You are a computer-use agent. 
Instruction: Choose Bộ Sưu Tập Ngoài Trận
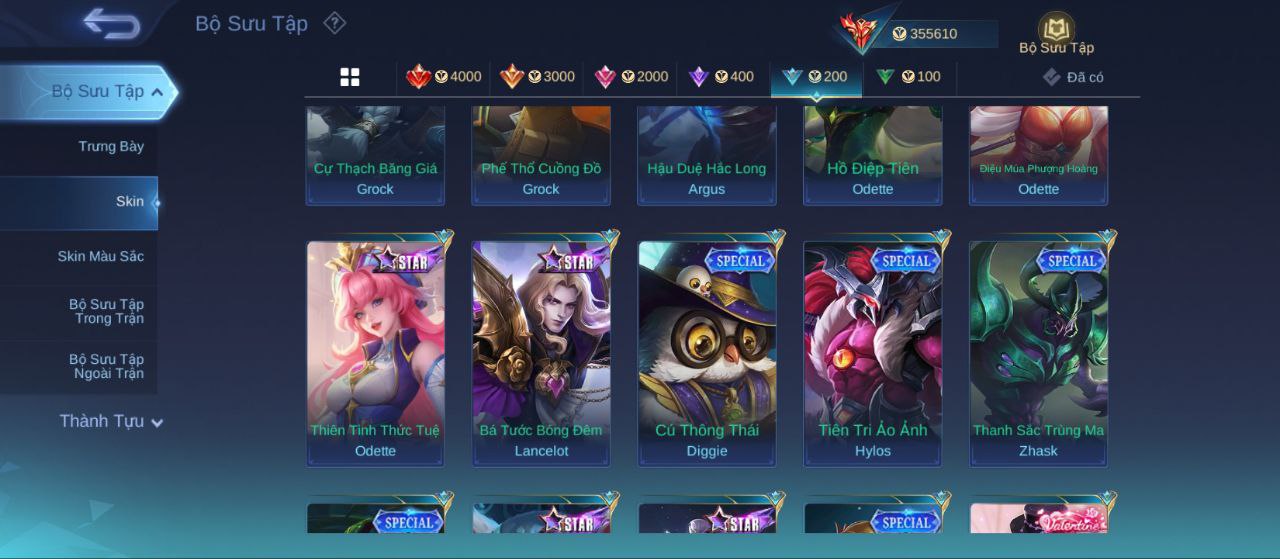(106, 366)
